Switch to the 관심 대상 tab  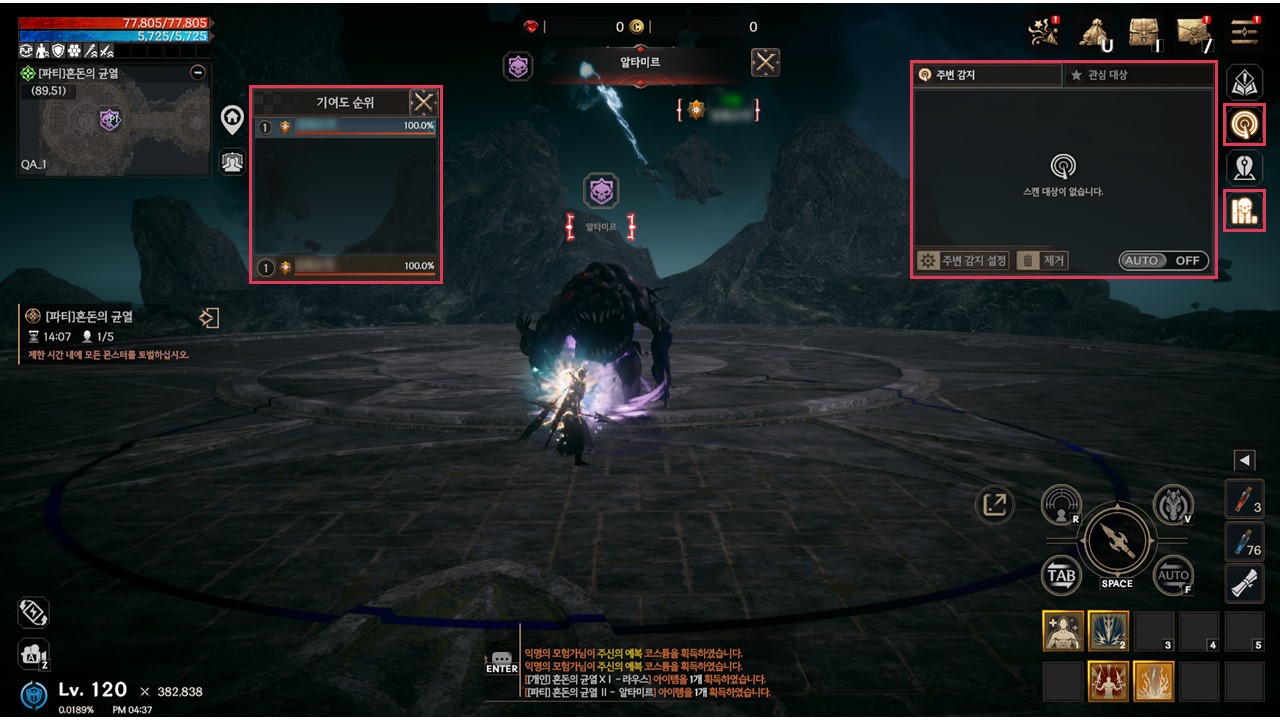[1137, 75]
